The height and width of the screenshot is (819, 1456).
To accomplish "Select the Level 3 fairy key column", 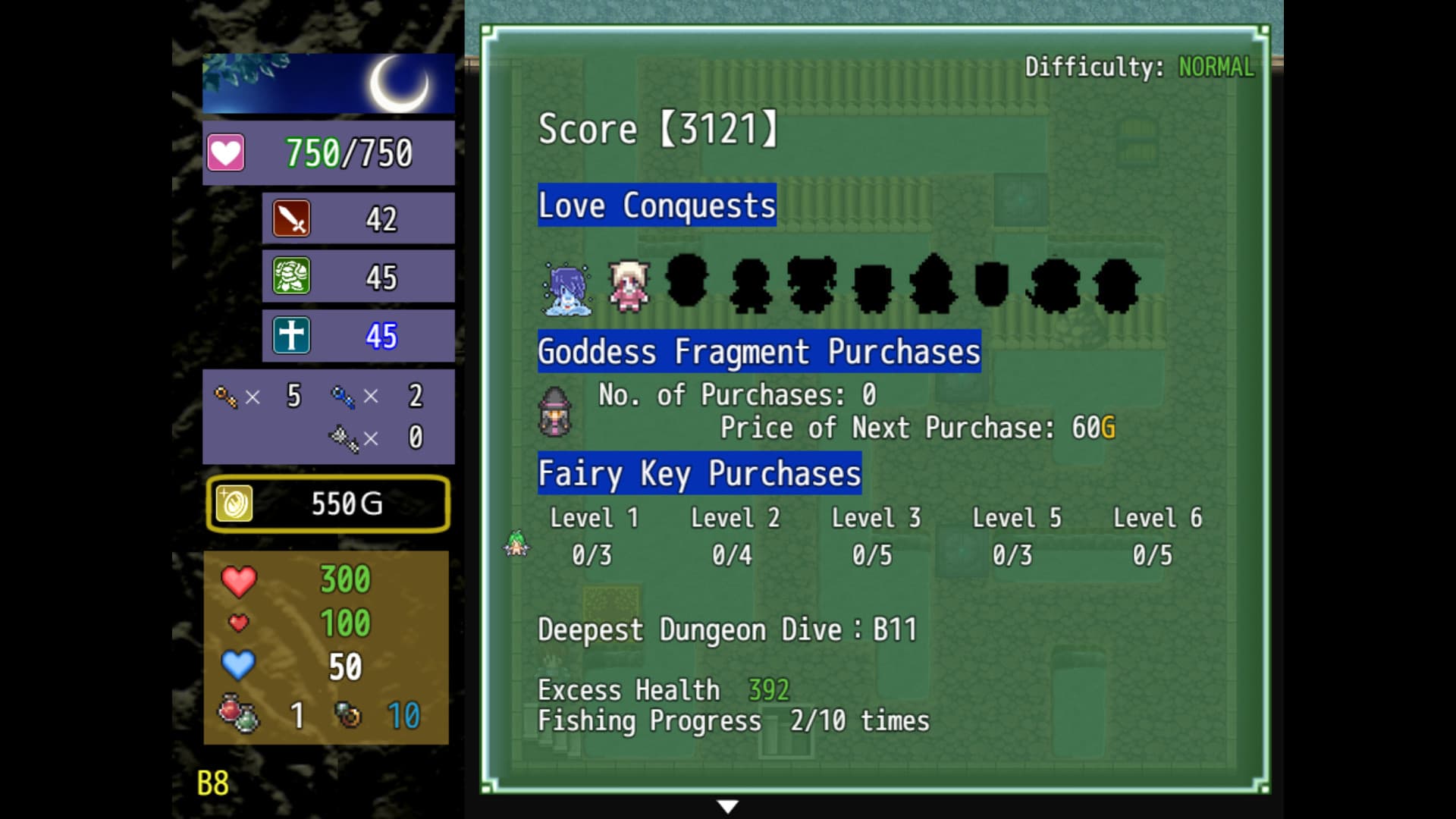I will click(x=876, y=536).
